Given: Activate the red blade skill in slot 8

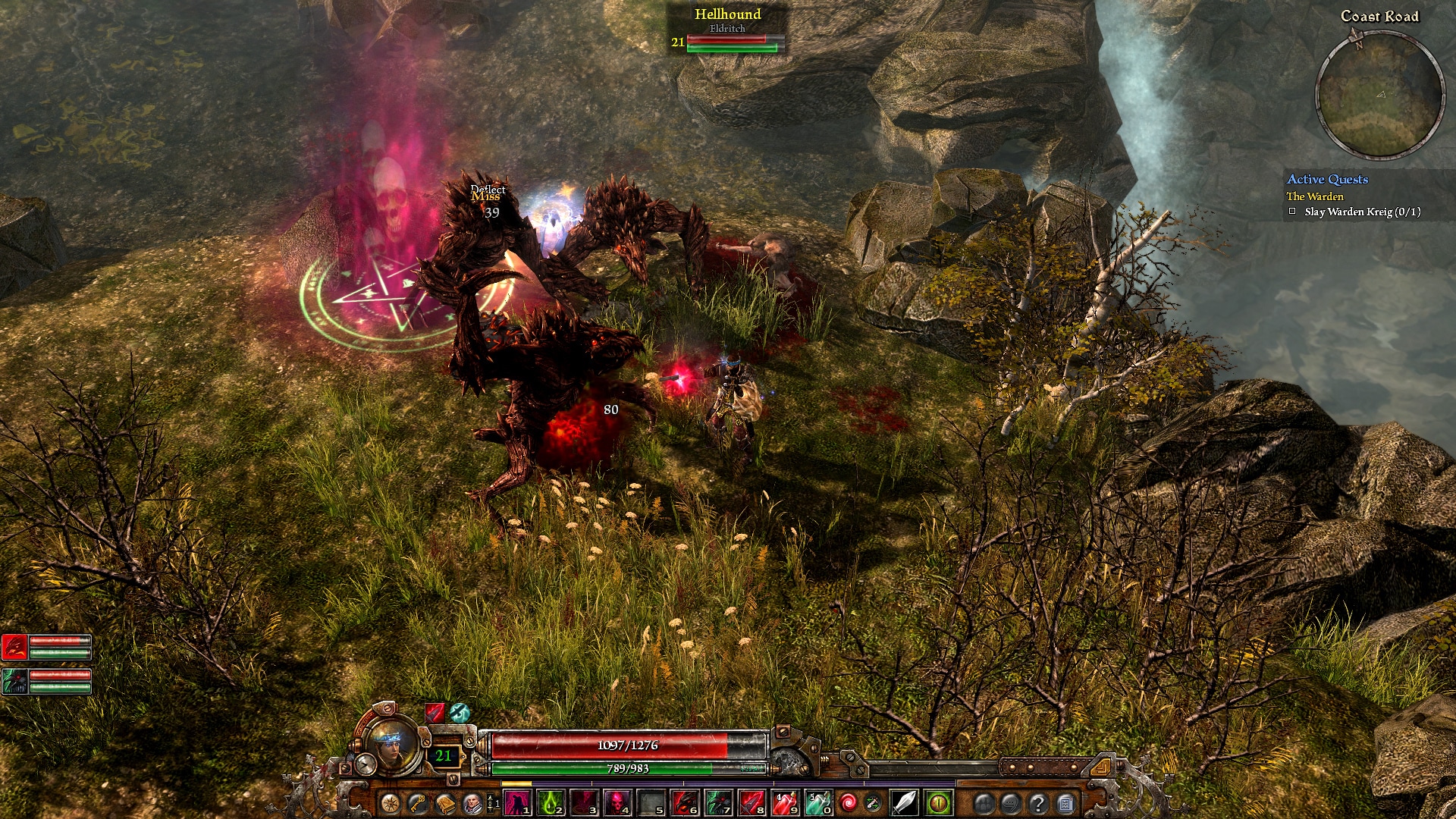Looking at the screenshot, I should (752, 802).
